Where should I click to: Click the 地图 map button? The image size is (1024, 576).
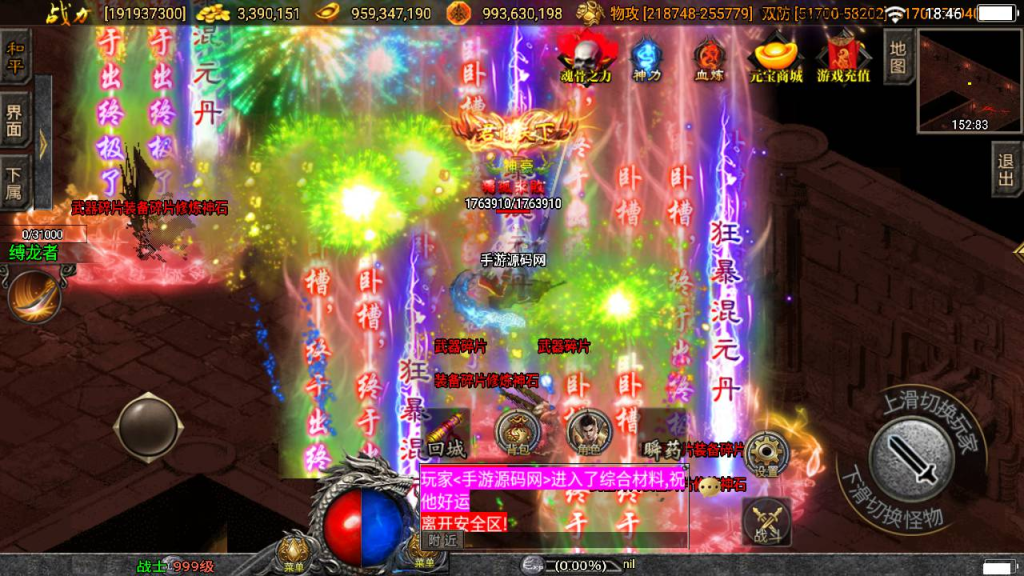pyautogui.click(x=899, y=57)
